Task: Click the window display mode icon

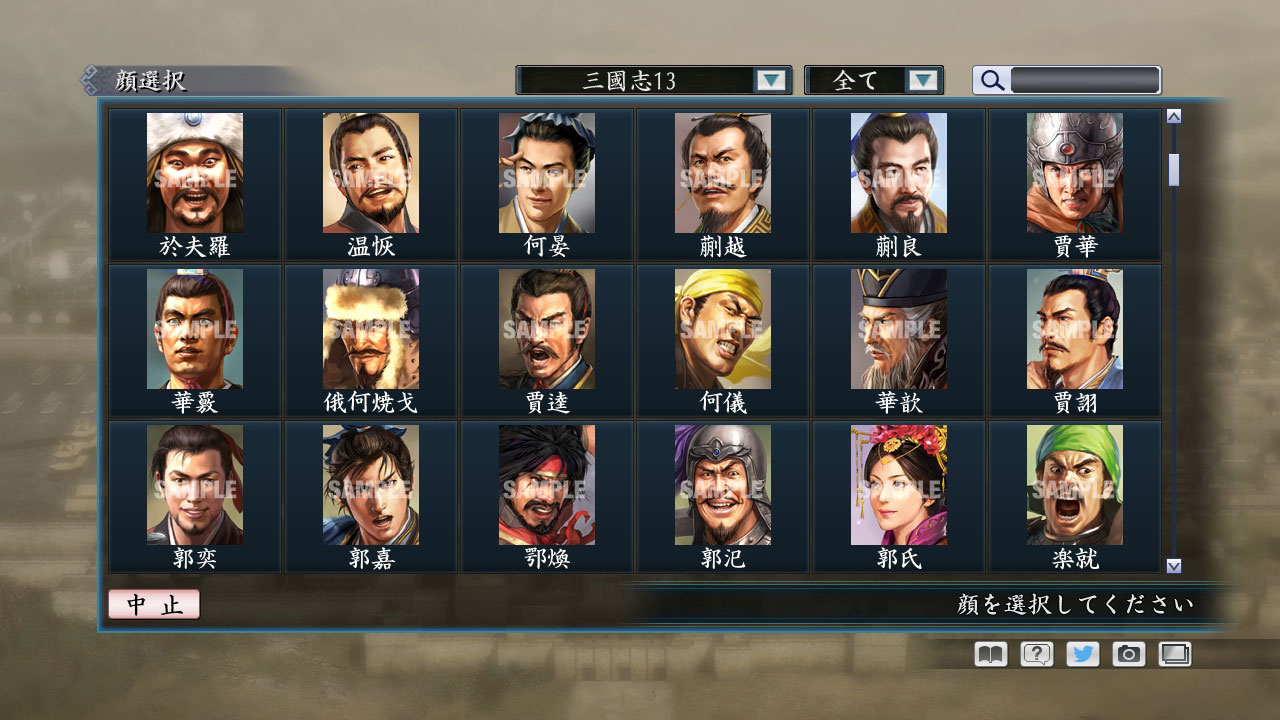Action: (x=1175, y=654)
